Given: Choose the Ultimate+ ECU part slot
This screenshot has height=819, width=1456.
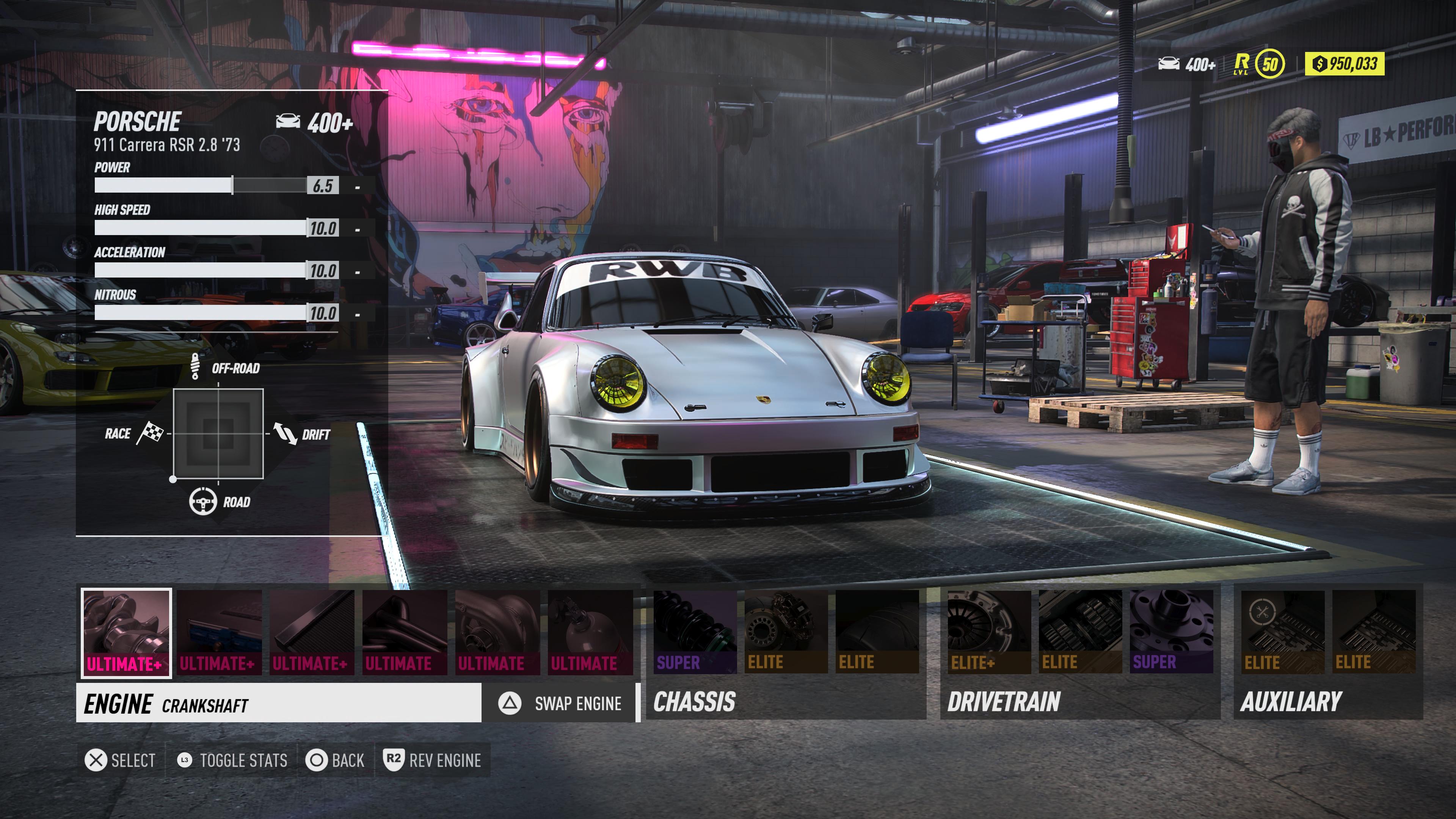Looking at the screenshot, I should click(x=219, y=632).
